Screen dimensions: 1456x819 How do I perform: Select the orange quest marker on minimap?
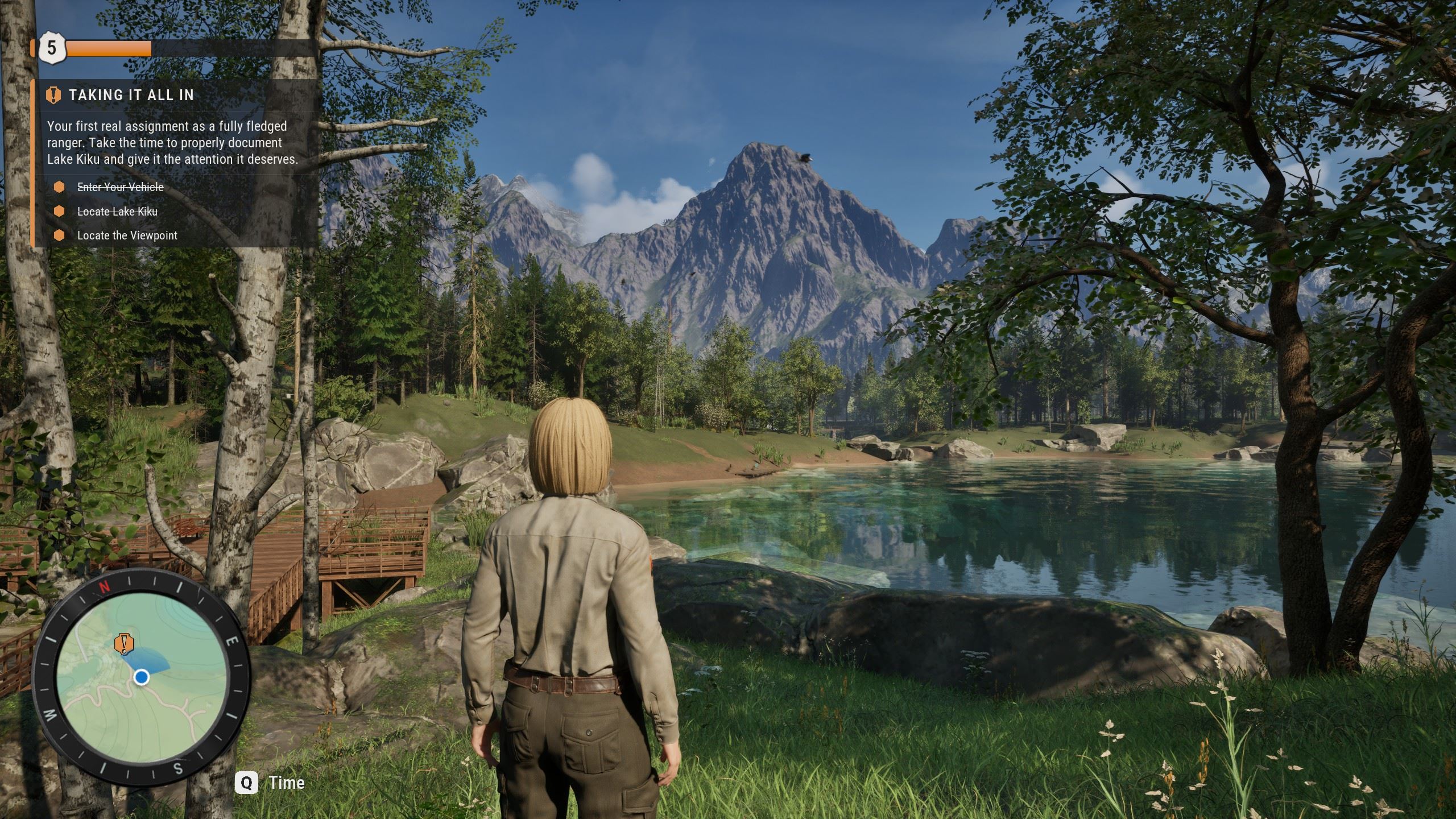pos(123,643)
